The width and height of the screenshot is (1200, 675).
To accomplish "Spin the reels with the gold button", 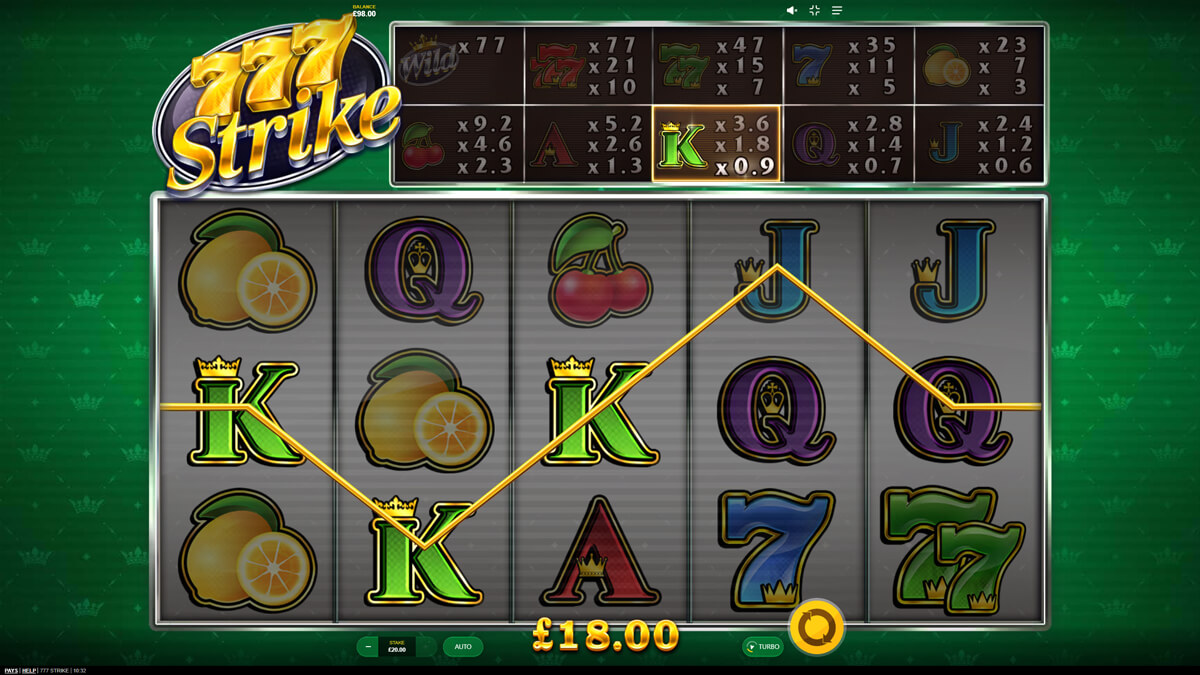I will (x=816, y=629).
